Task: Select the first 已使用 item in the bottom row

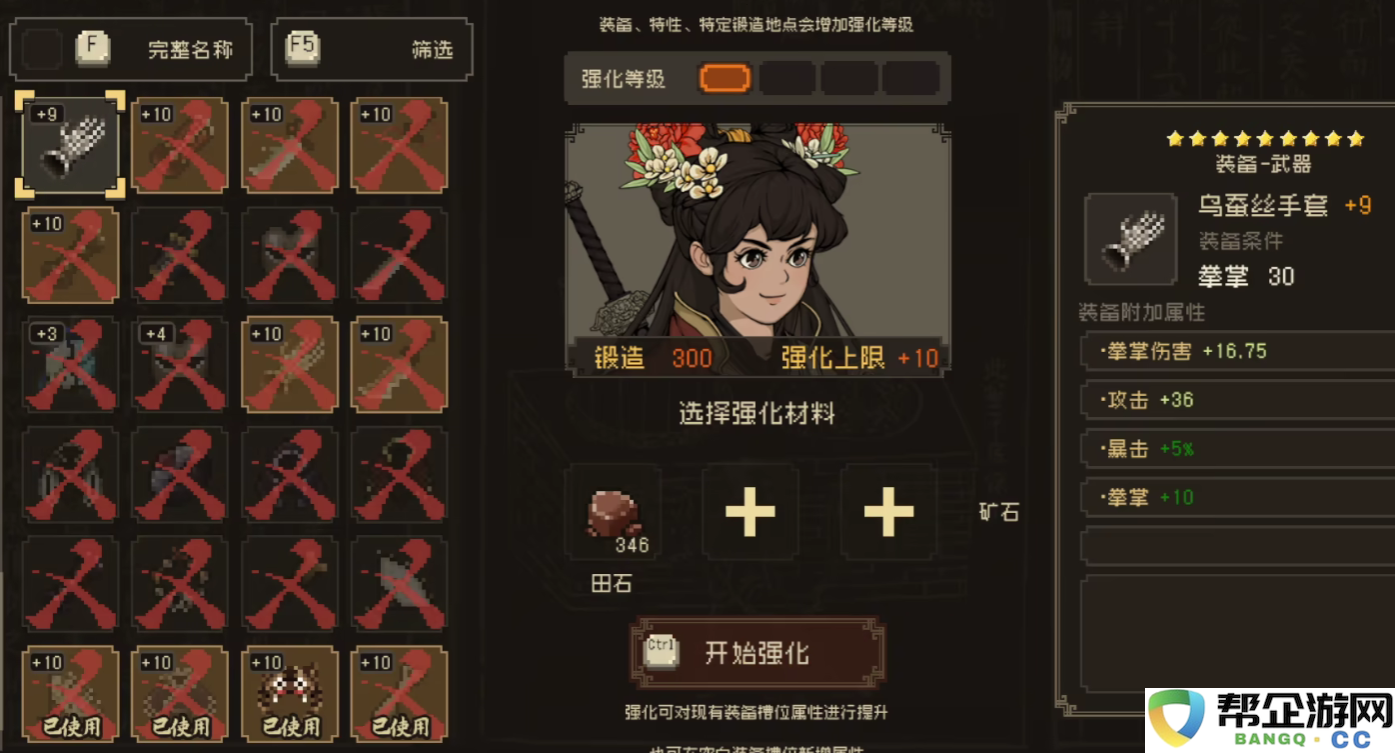Action: click(70, 693)
